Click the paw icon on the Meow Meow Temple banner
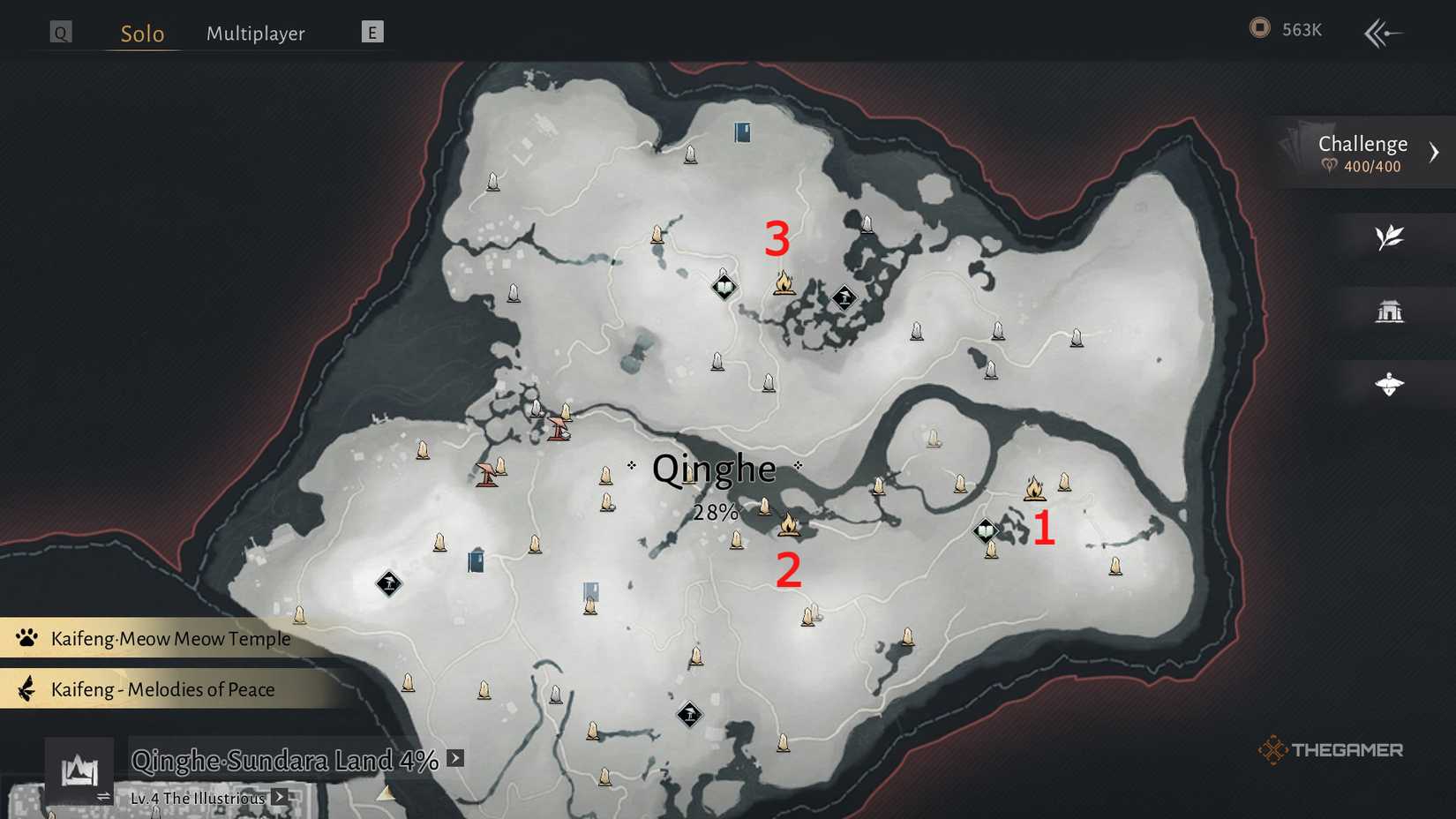 pyautogui.click(x=26, y=637)
